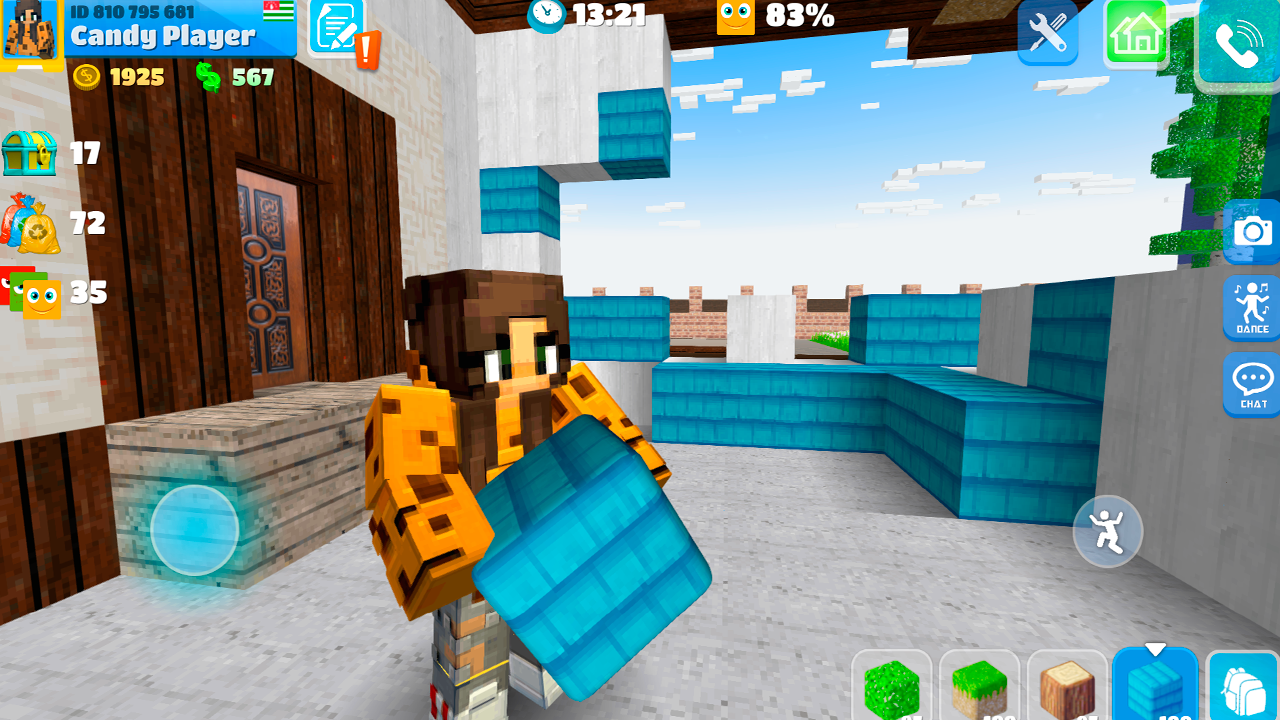
Task: Open the gifts reward showing 35
Action: 30,293
